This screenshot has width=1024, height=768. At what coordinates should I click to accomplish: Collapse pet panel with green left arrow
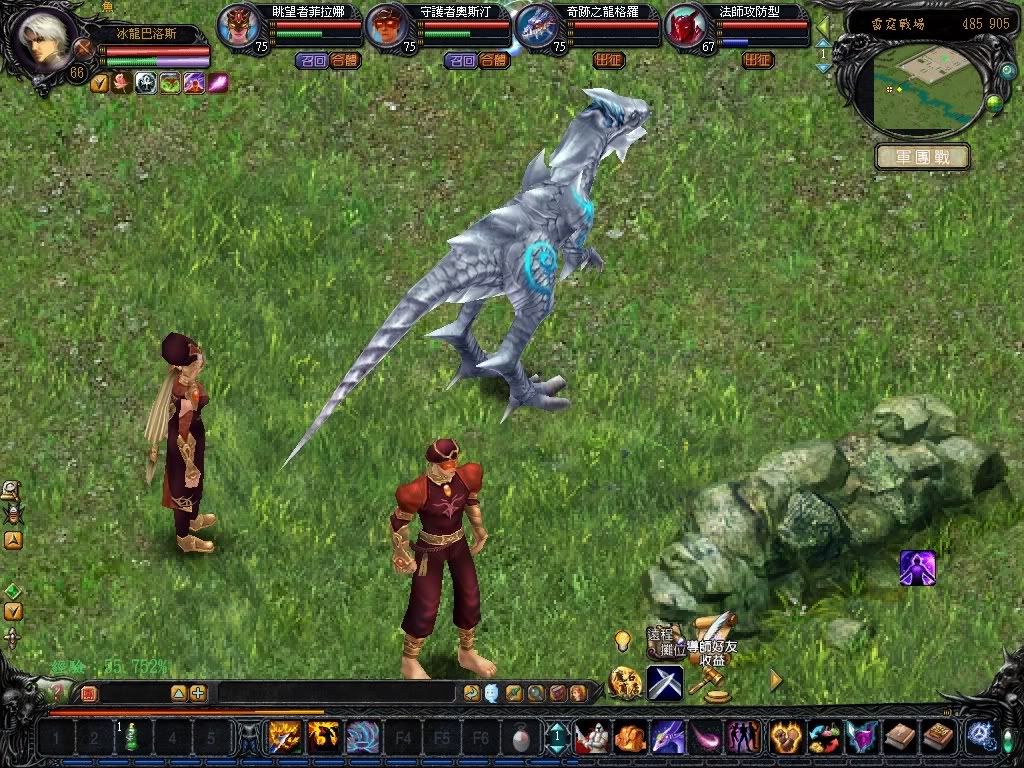click(x=823, y=24)
